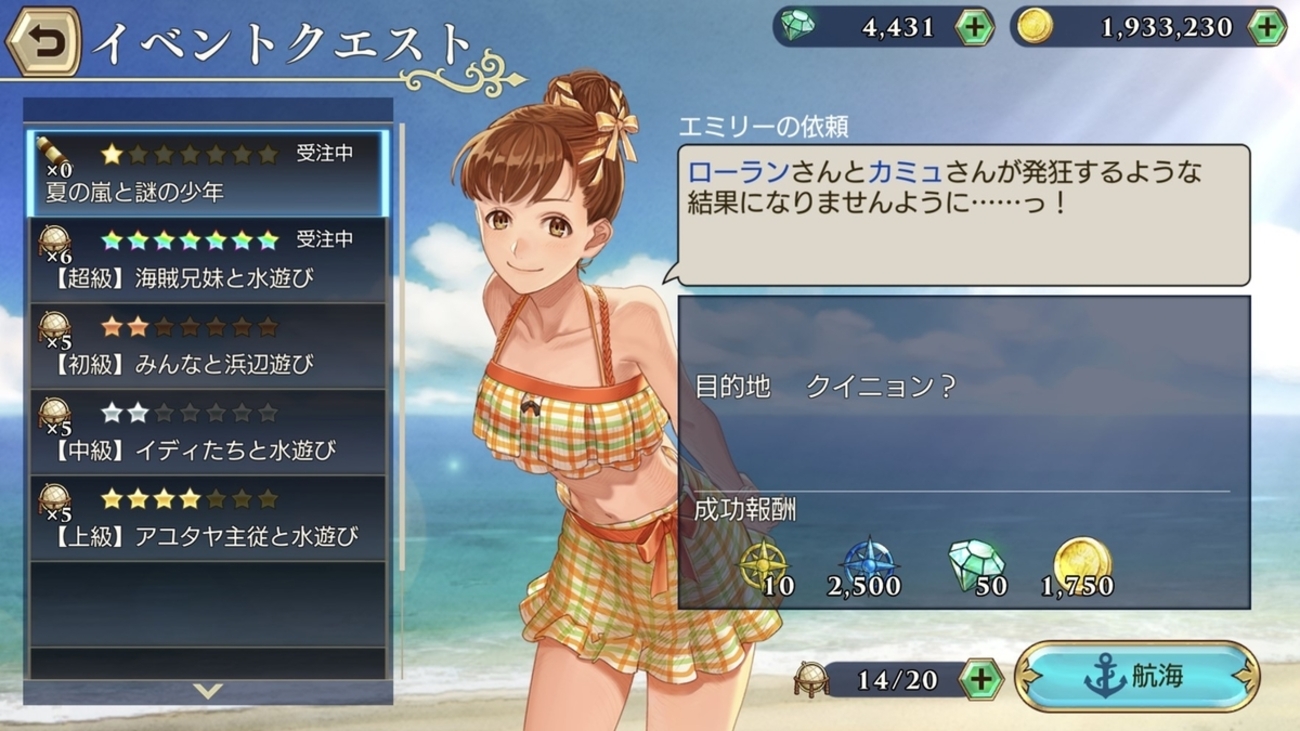Add more gems with the plus button
Image resolution: width=1300 pixels, height=731 pixels.
pyautogui.click(x=974, y=27)
